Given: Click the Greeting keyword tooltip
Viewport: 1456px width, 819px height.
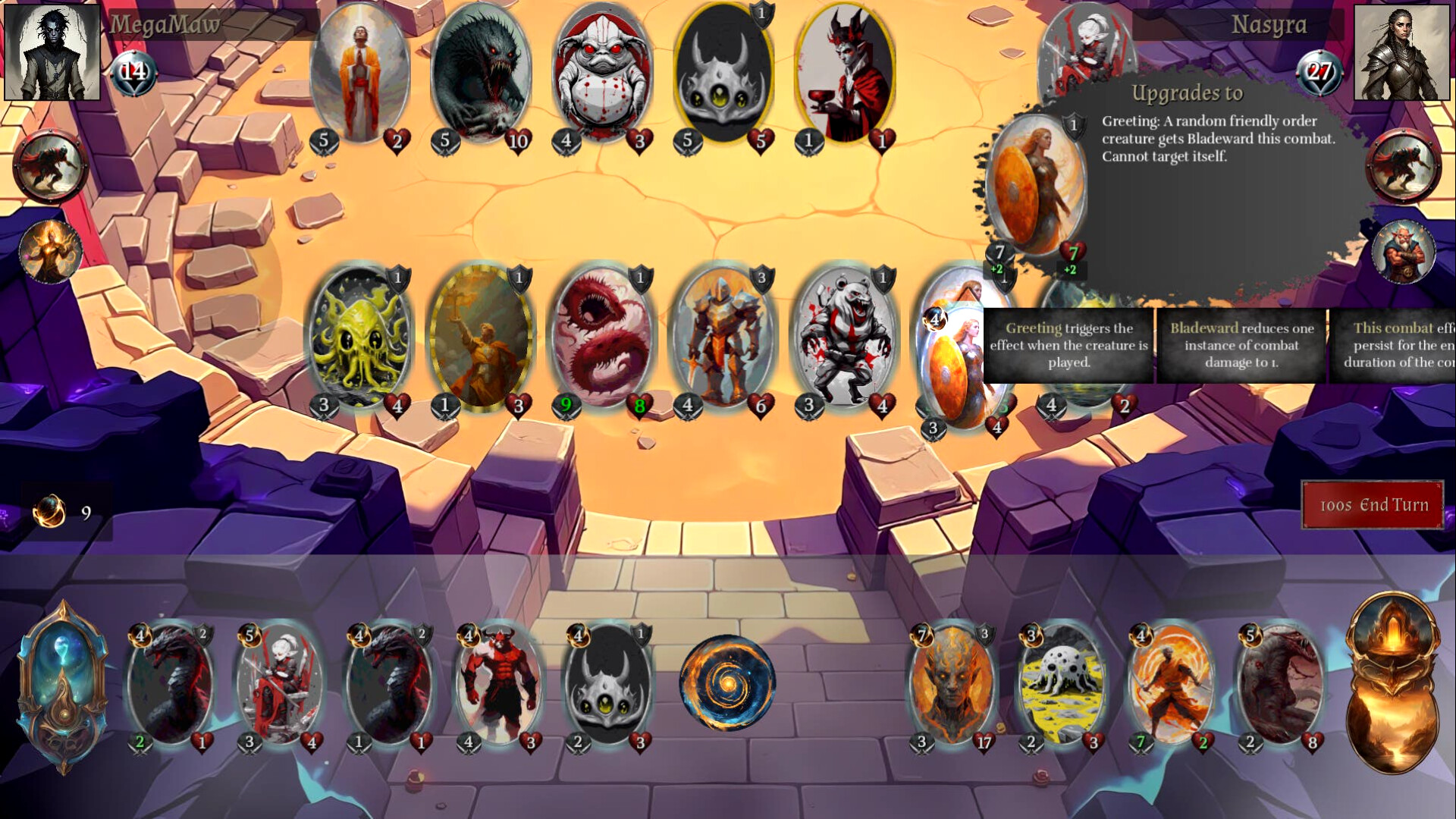Looking at the screenshot, I should 1068,346.
